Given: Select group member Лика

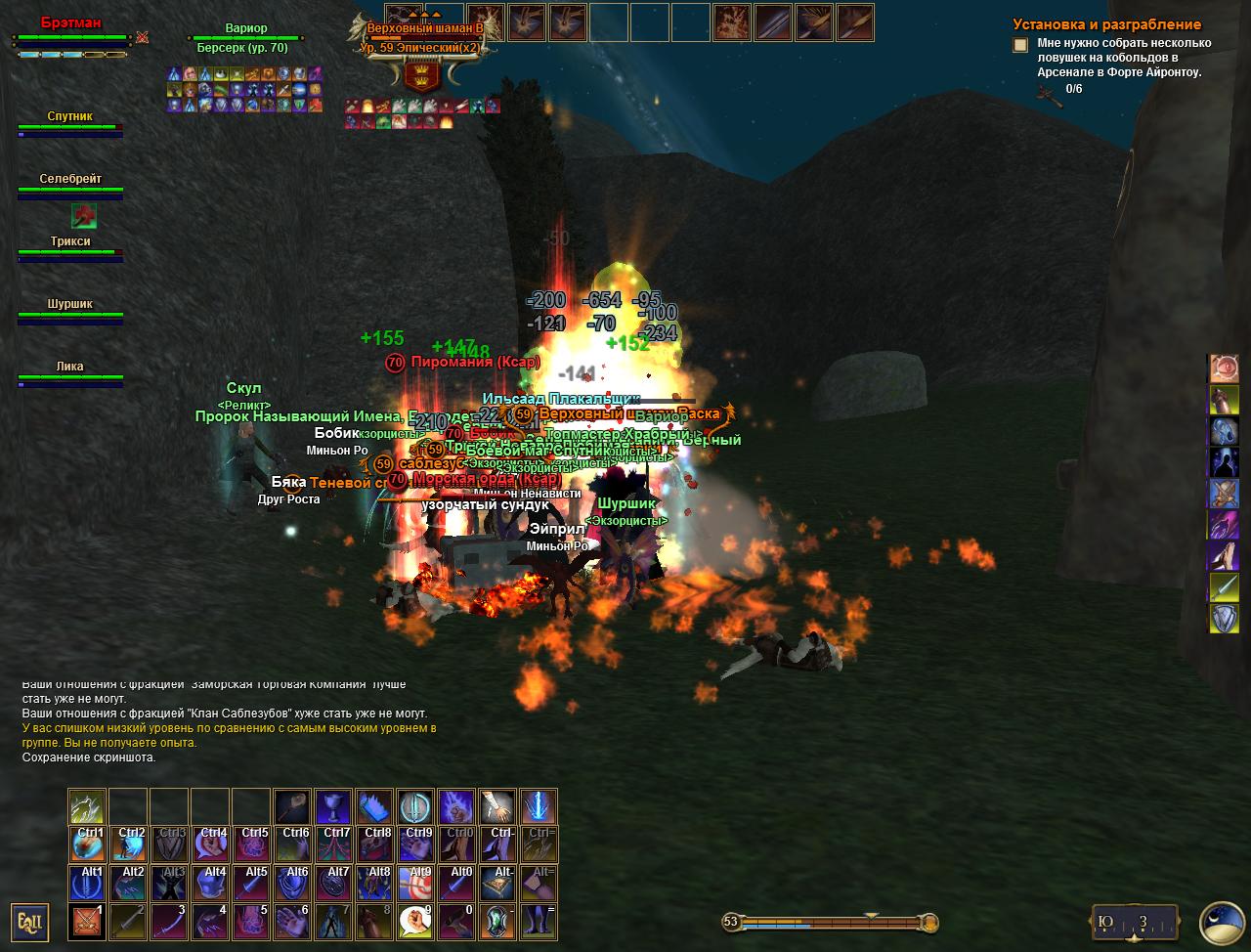Looking at the screenshot, I should click(70, 372).
